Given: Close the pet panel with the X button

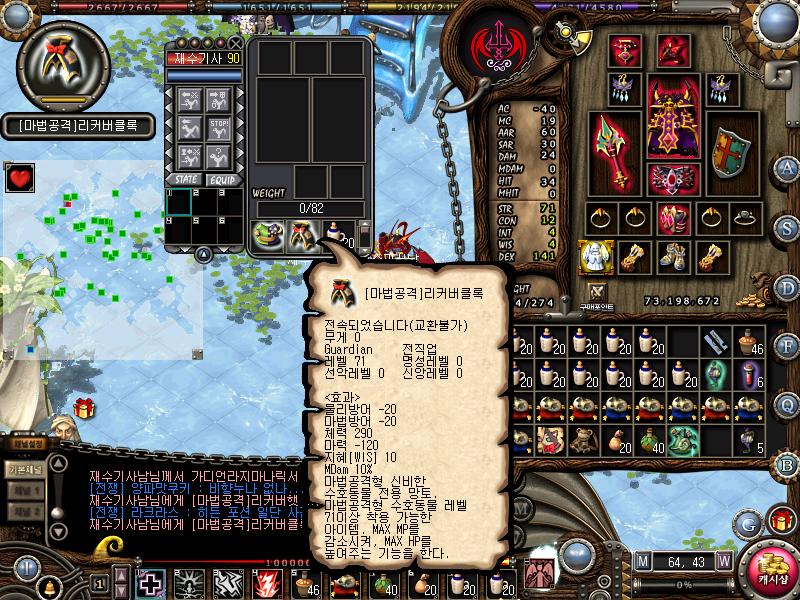Looking at the screenshot, I should (236, 43).
